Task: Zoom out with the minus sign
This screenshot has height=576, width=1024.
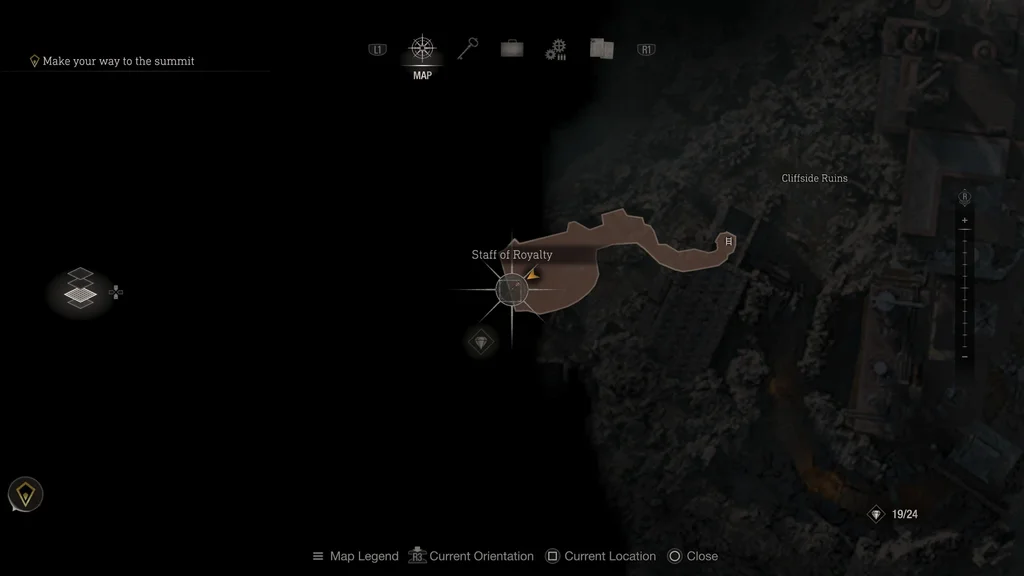Action: click(965, 356)
